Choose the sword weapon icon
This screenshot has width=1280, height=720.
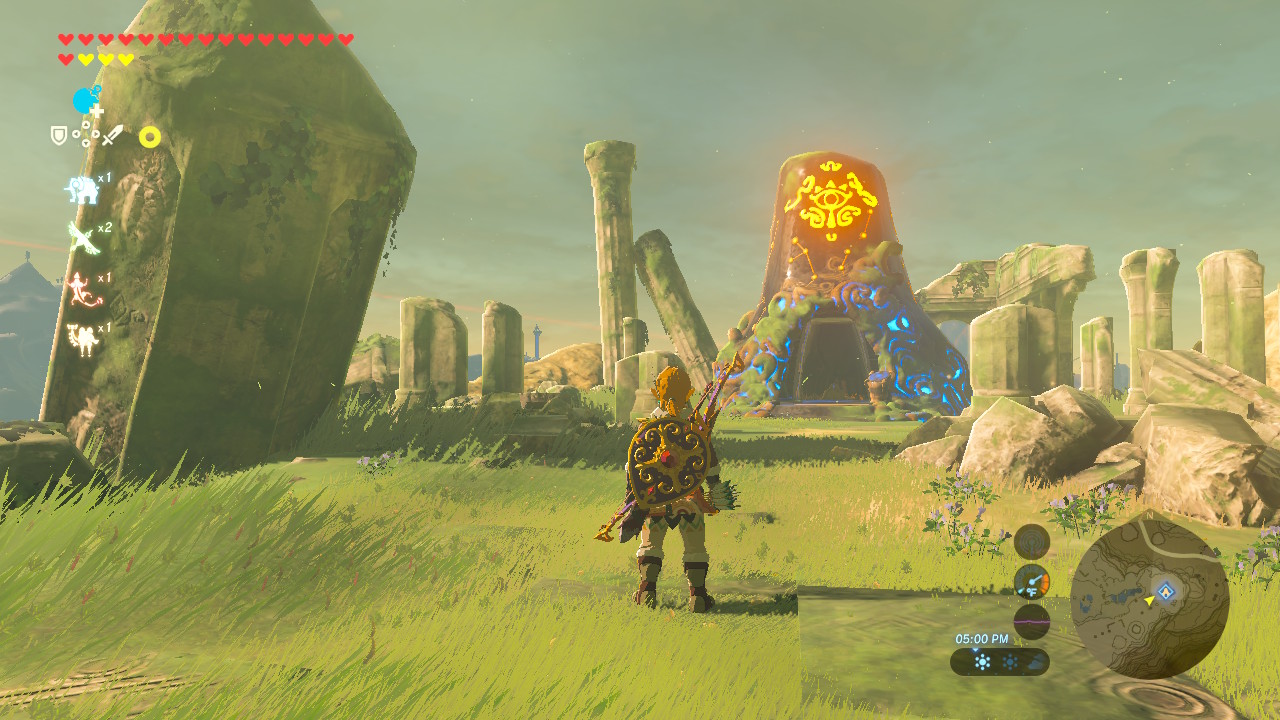112,135
